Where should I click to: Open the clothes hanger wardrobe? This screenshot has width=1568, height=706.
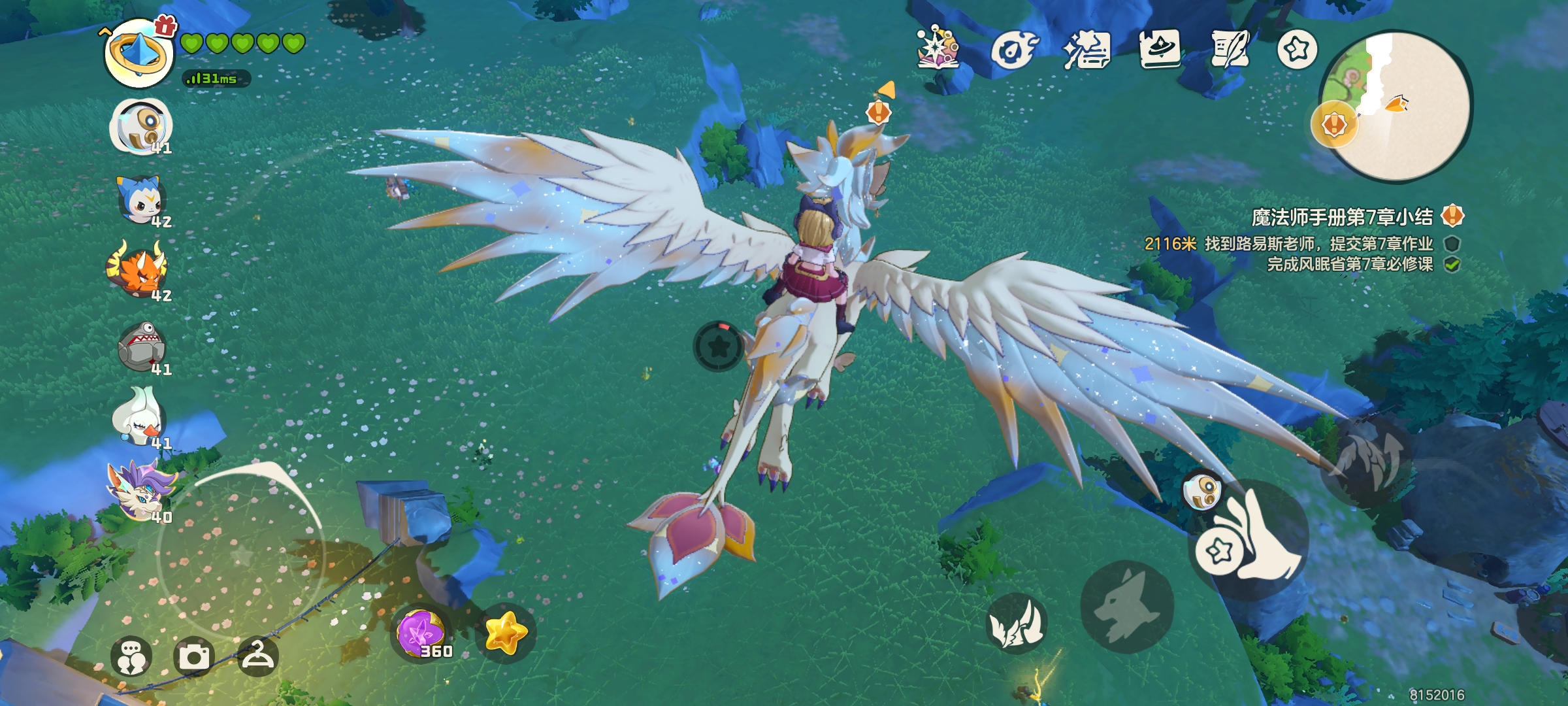coord(258,656)
